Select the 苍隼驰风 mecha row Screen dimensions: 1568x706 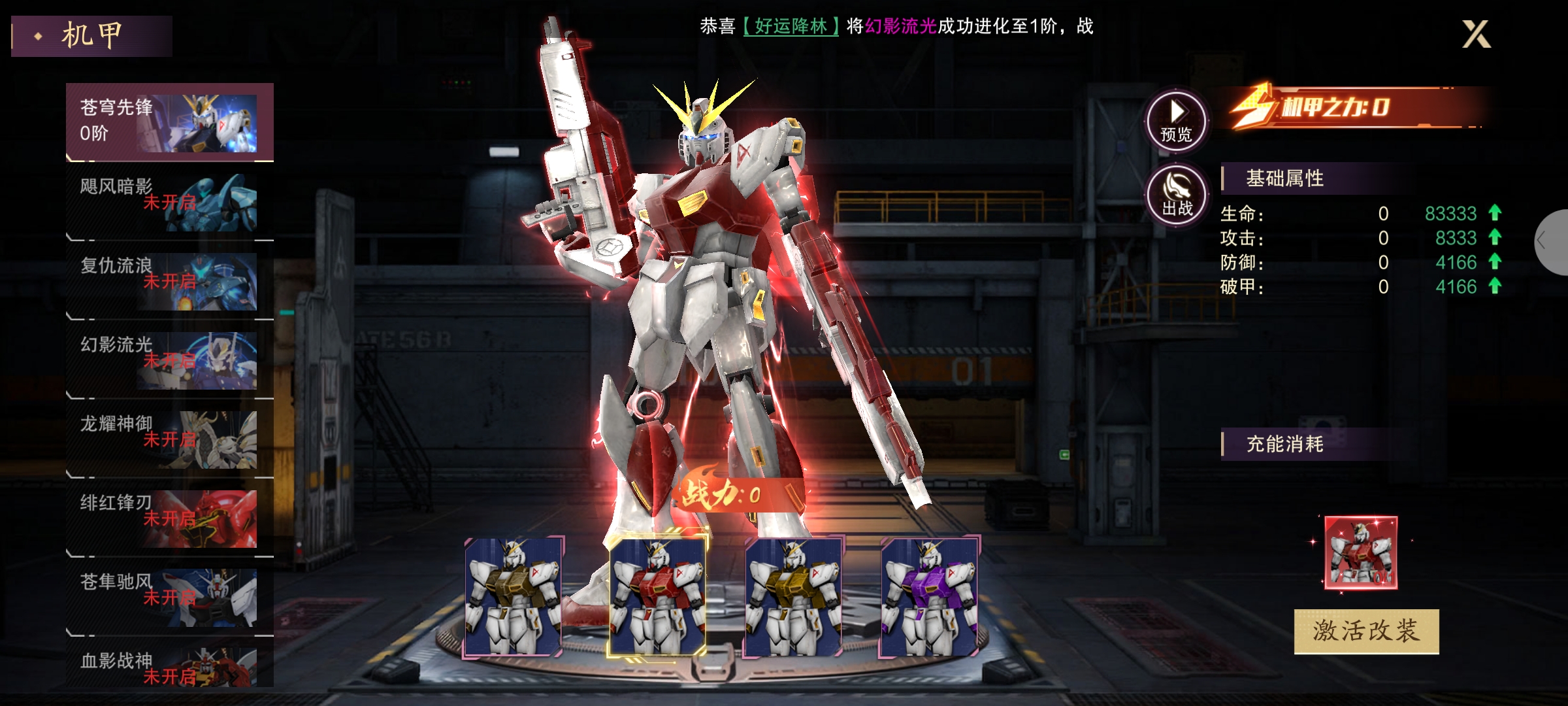pos(169,597)
